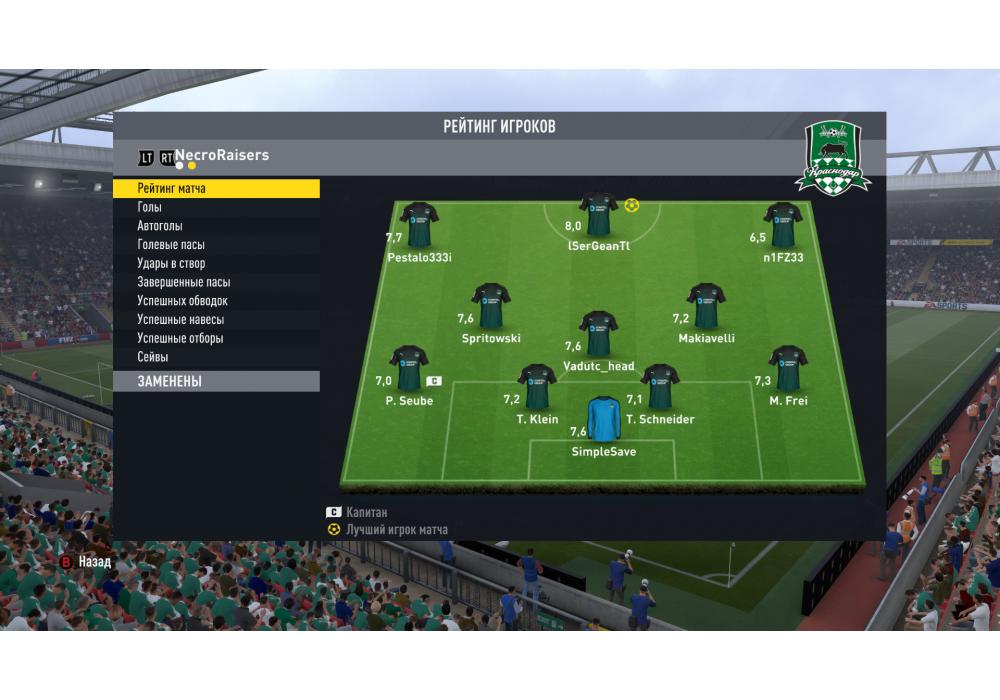Select midfielder Spritowski
1000x700 pixels.
tap(491, 306)
